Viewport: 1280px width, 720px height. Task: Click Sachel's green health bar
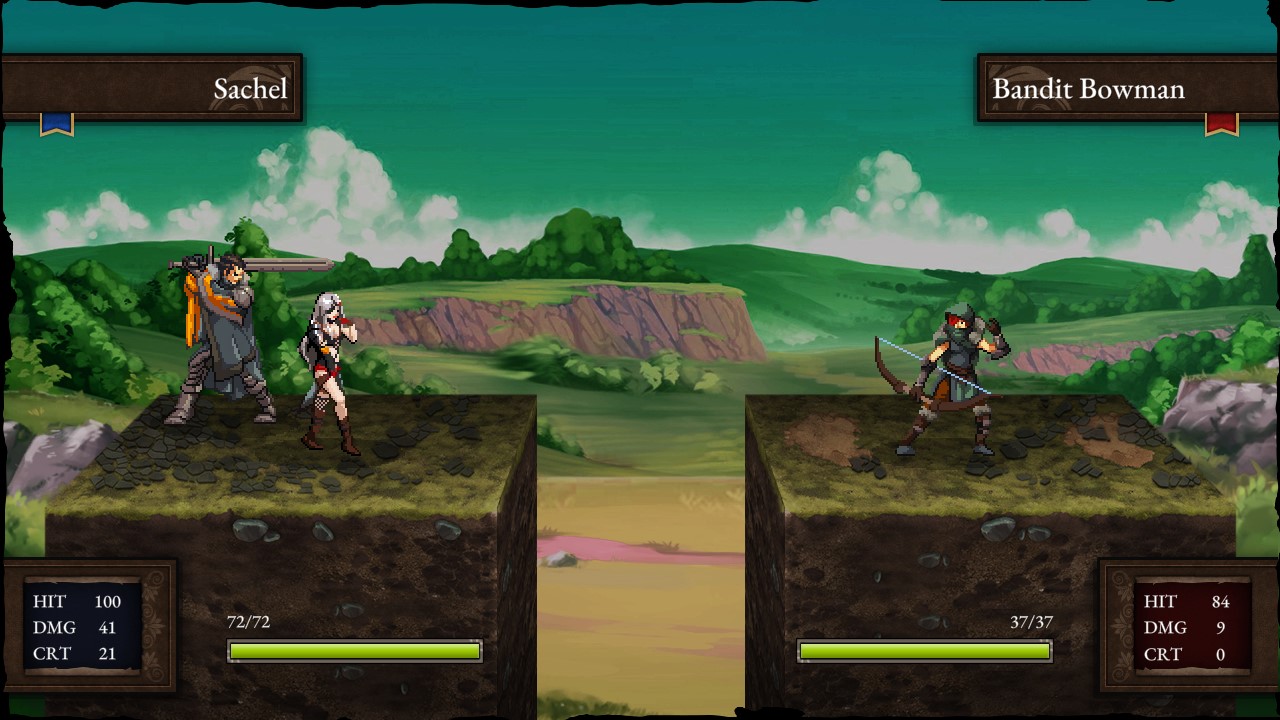click(355, 650)
